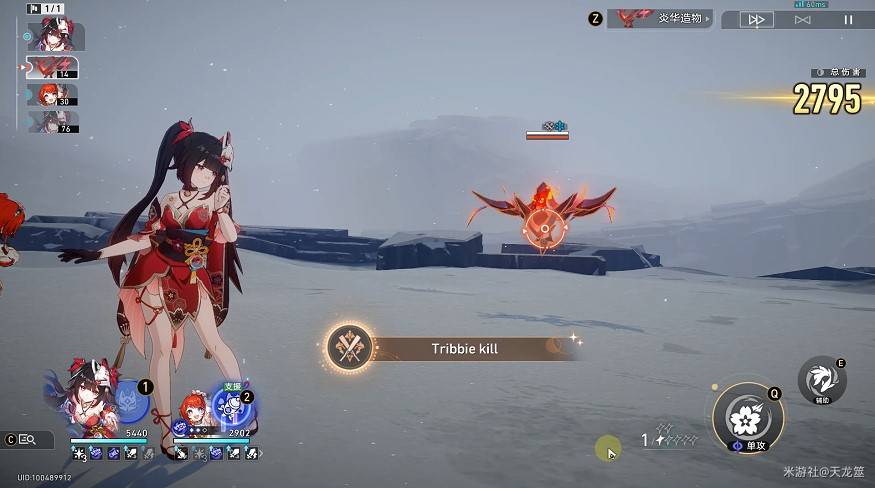This screenshot has height=488, width=875.
Task: Select the turn order entry showing 76
Action: pos(52,122)
